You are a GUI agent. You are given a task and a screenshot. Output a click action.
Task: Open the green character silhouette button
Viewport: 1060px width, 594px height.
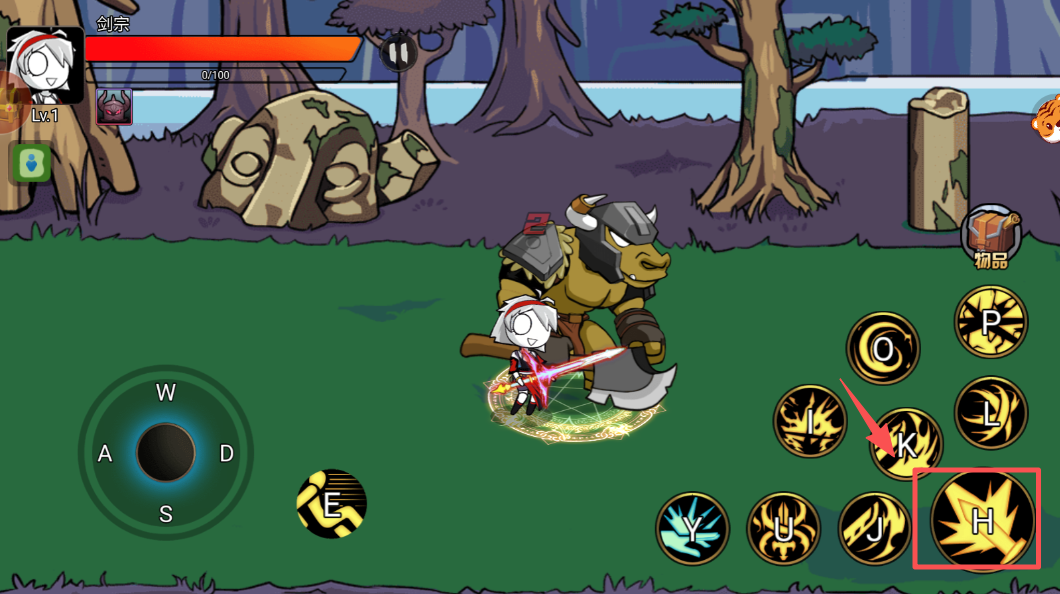(x=31, y=162)
